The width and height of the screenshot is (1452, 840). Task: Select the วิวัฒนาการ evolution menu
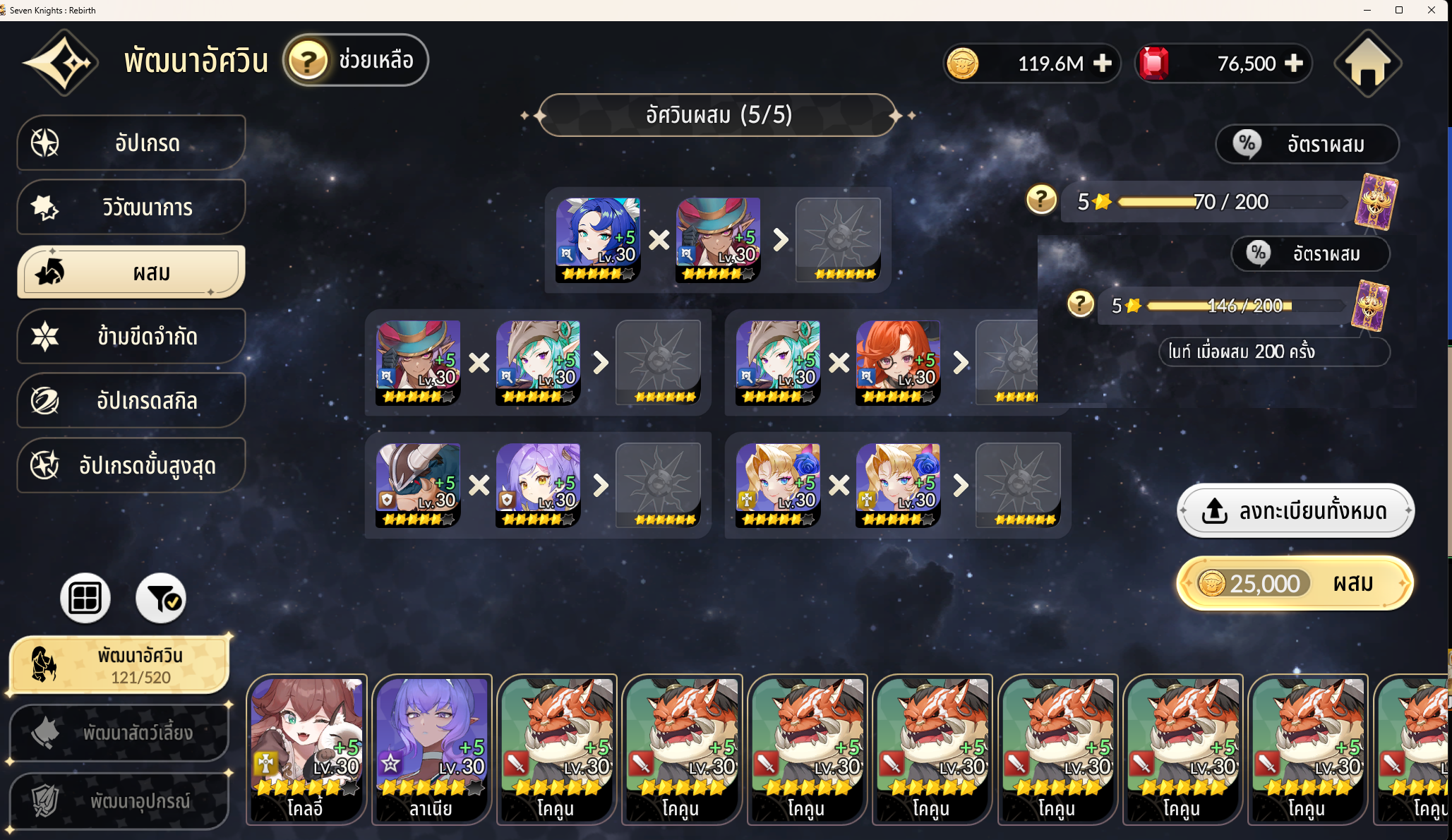click(131, 208)
